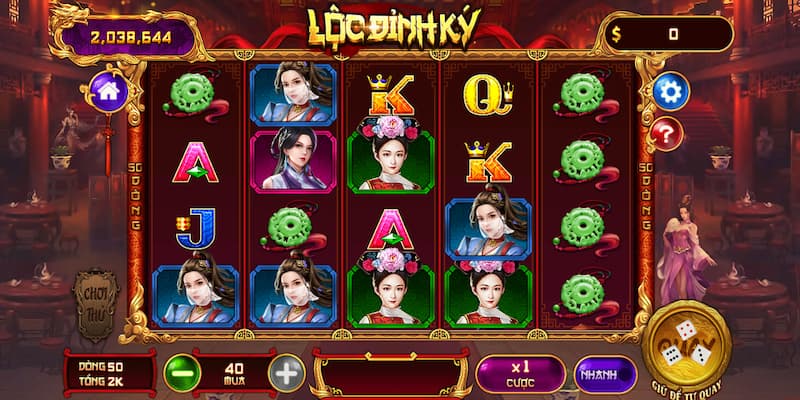
Task: Go to the home screen icon
Action: pyautogui.click(x=107, y=92)
